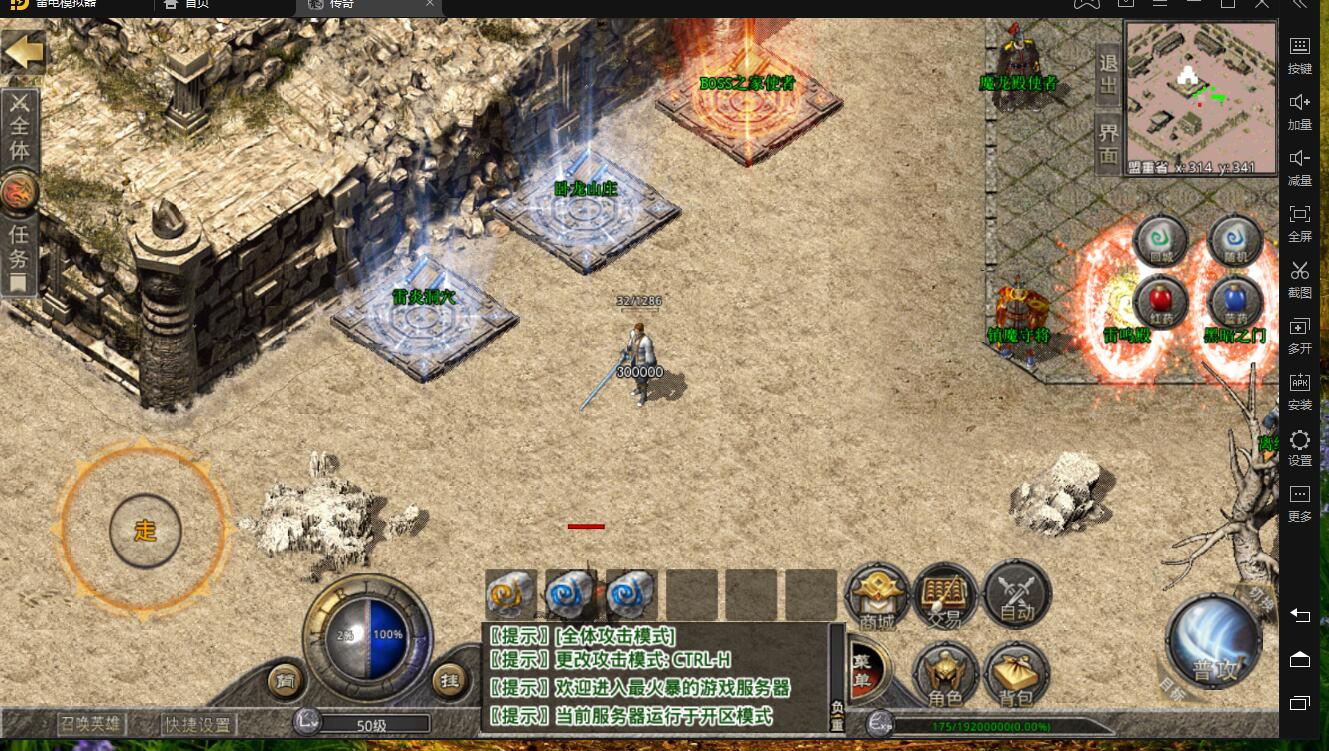Open 快捷设置 quick settings
The height and width of the screenshot is (751, 1329).
coord(198,724)
